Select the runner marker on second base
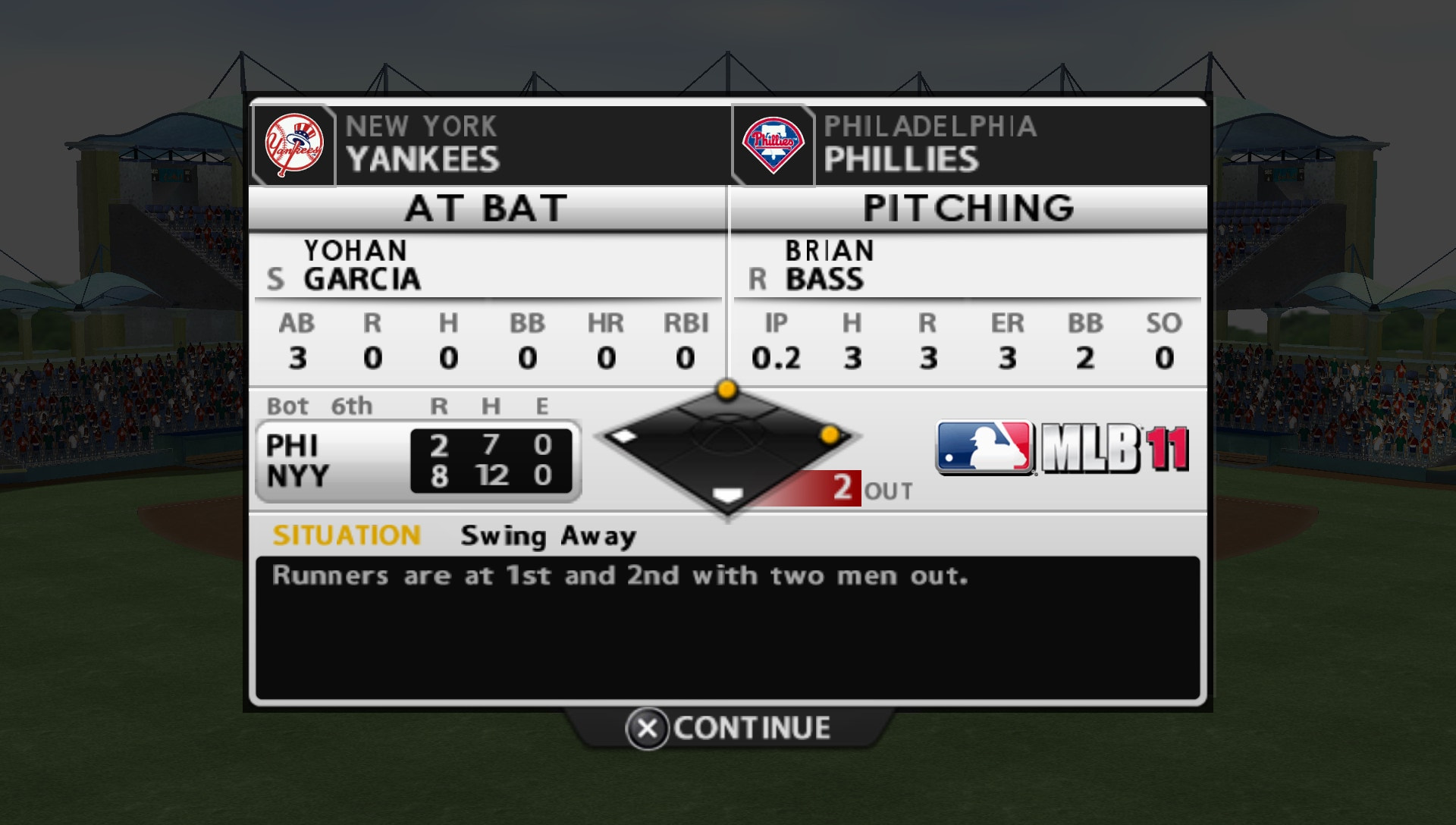This screenshot has width=1456, height=825. pyautogui.click(x=726, y=391)
